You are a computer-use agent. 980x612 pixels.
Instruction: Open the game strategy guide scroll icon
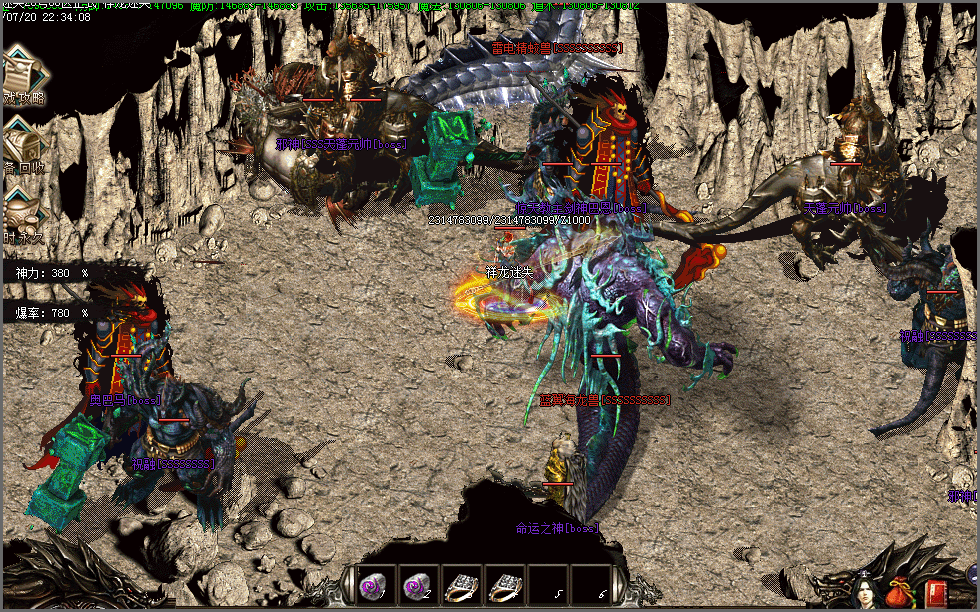click(20, 72)
